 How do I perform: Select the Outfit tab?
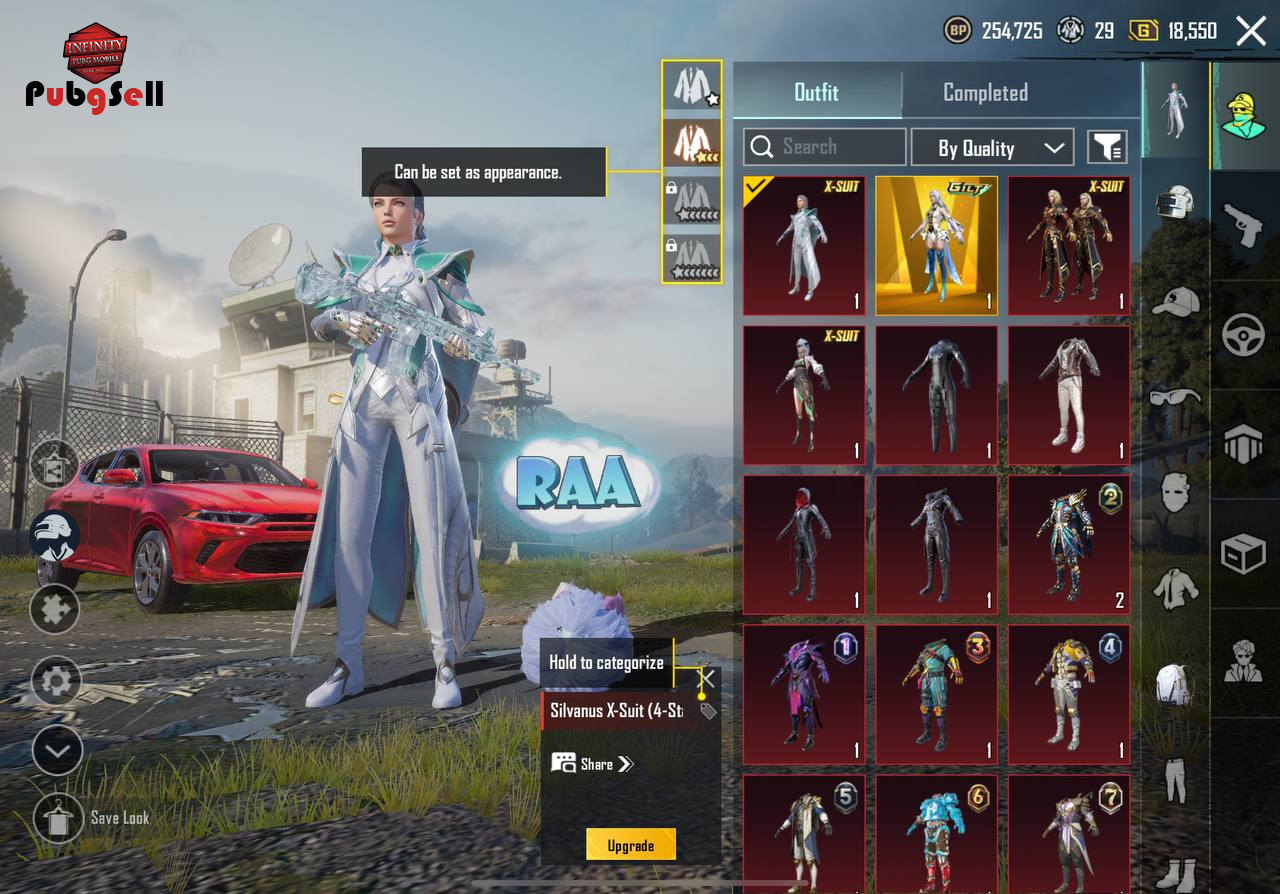pos(816,93)
